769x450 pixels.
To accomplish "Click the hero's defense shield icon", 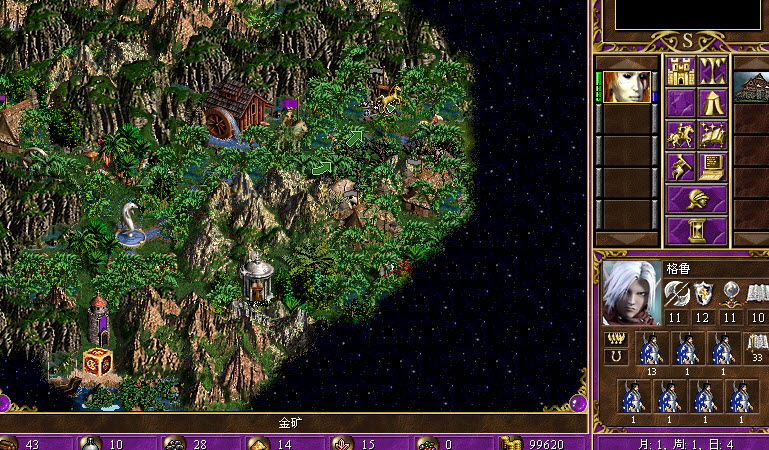I will pos(703,292).
